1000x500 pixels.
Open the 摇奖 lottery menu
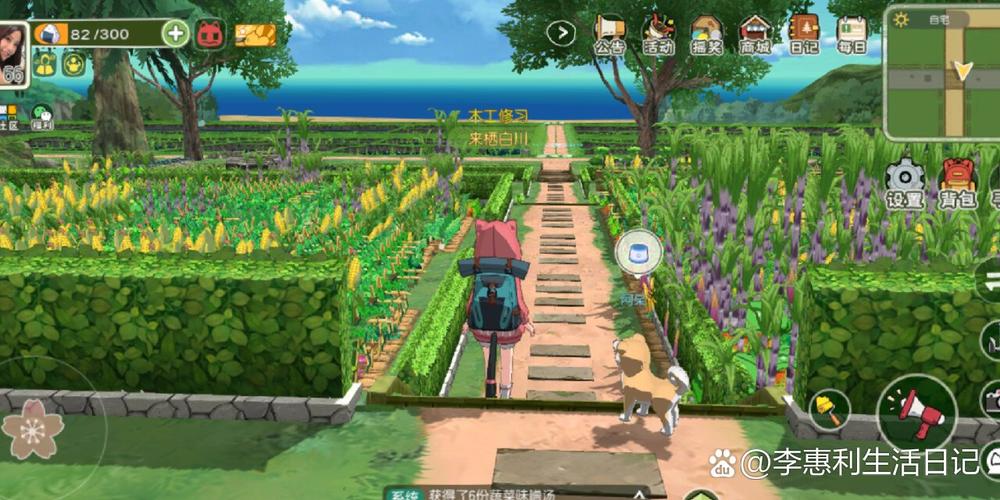tap(707, 34)
